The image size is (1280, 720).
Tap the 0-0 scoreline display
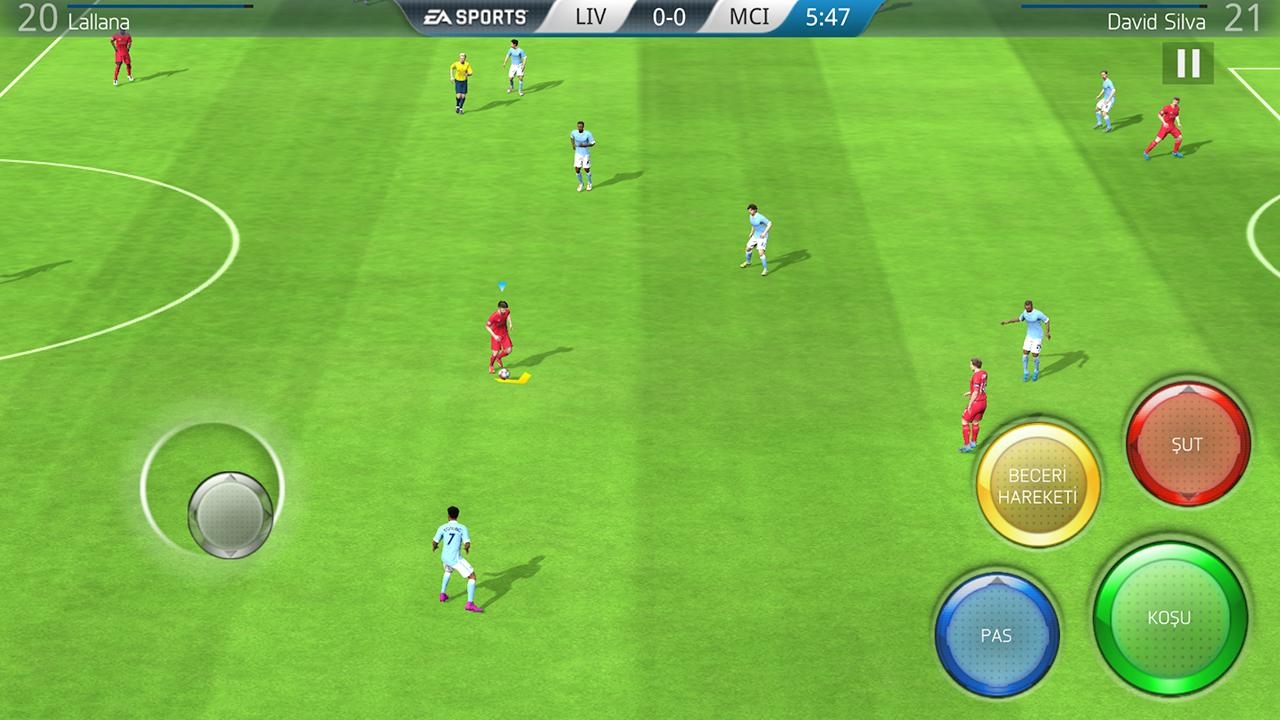668,17
